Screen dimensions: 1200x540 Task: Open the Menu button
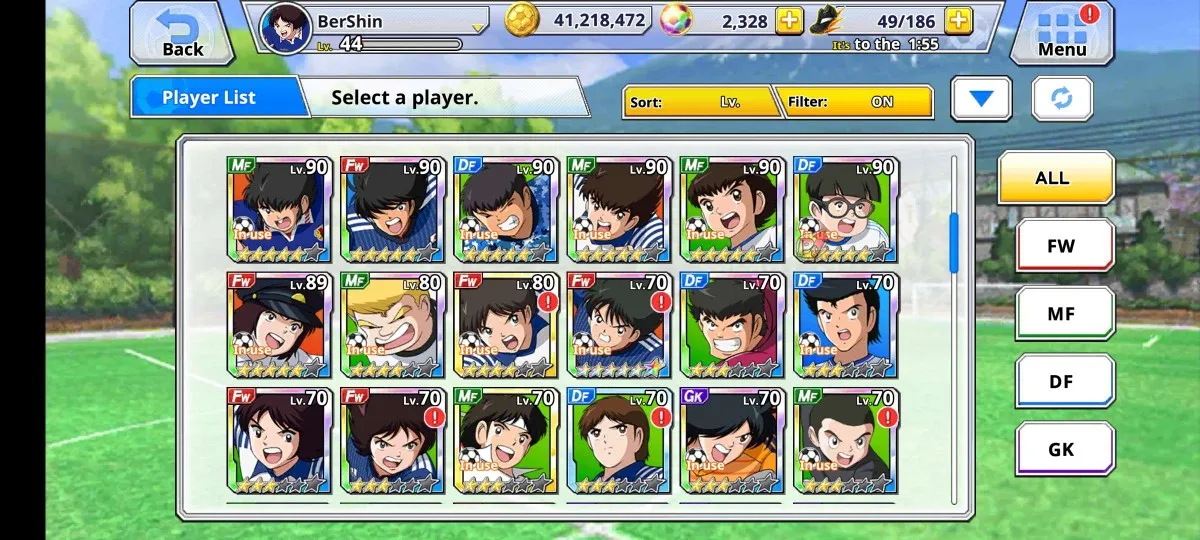pos(1060,33)
